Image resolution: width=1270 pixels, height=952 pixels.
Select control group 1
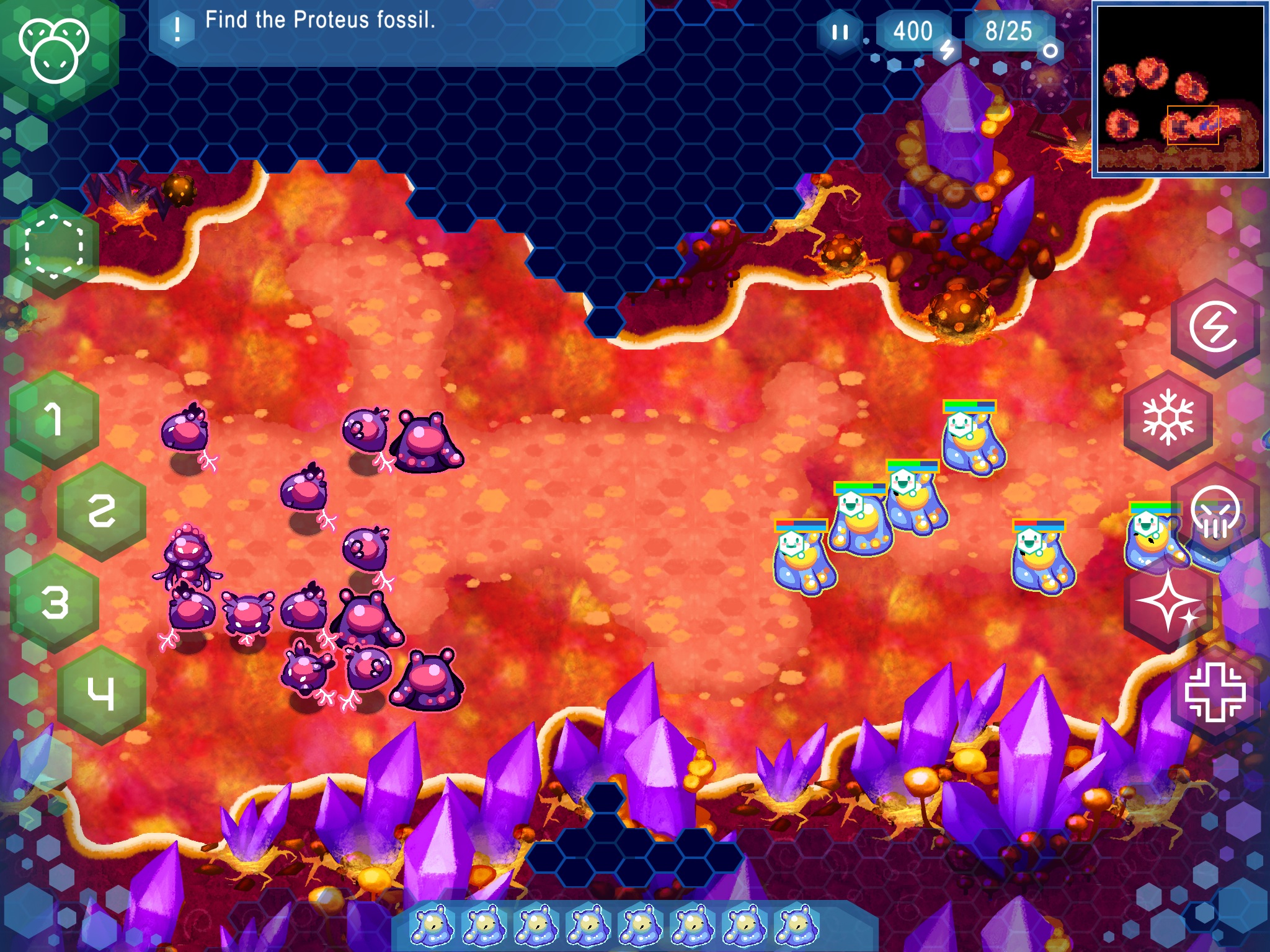pyautogui.click(x=55, y=420)
